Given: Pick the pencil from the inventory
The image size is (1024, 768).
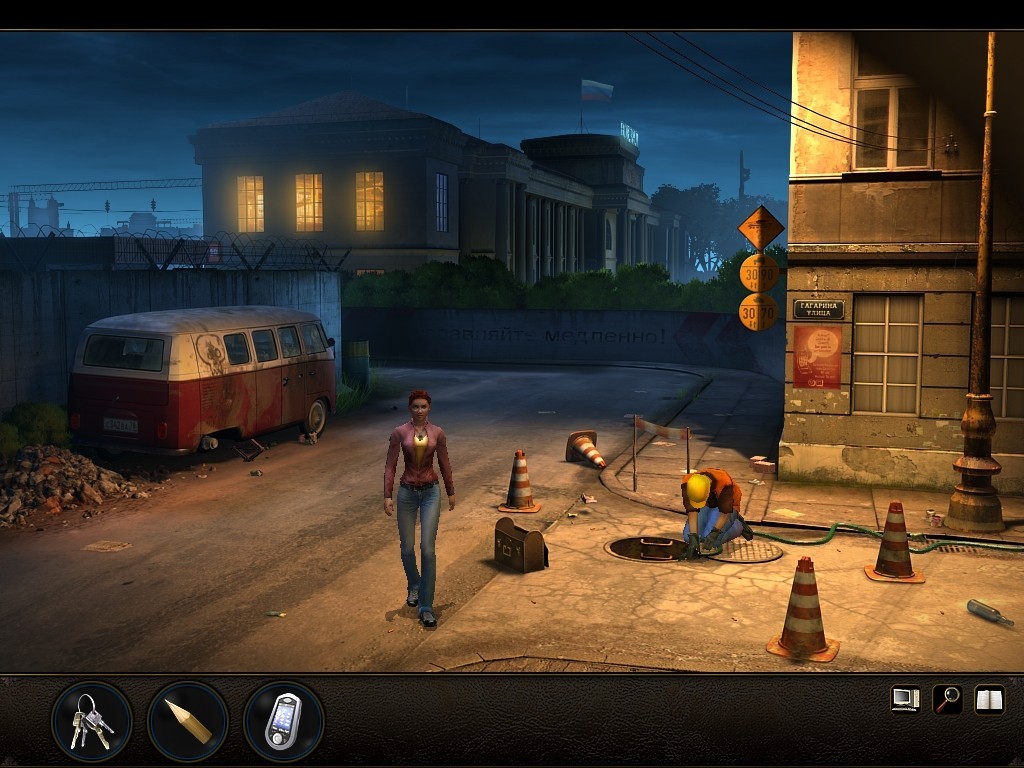Looking at the screenshot, I should tap(188, 721).
